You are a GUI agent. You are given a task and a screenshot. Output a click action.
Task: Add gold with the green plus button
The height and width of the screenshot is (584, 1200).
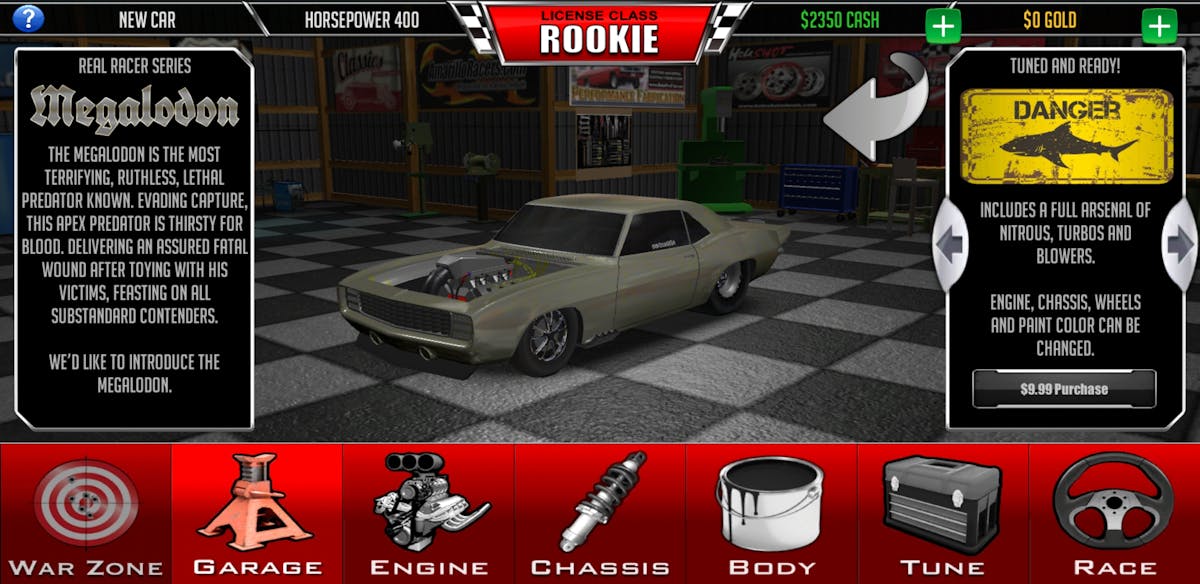pos(1159,25)
